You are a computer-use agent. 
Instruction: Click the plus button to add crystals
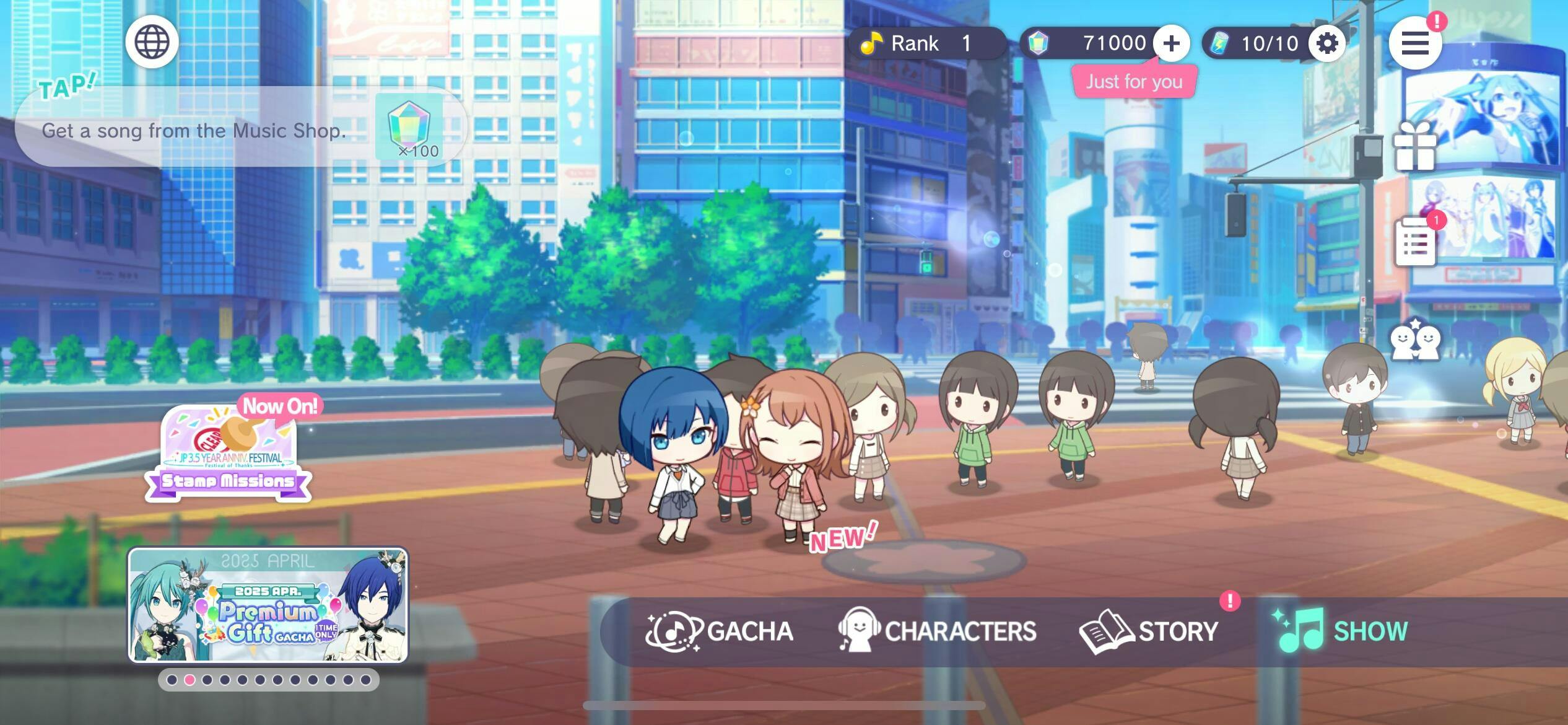tap(1171, 43)
